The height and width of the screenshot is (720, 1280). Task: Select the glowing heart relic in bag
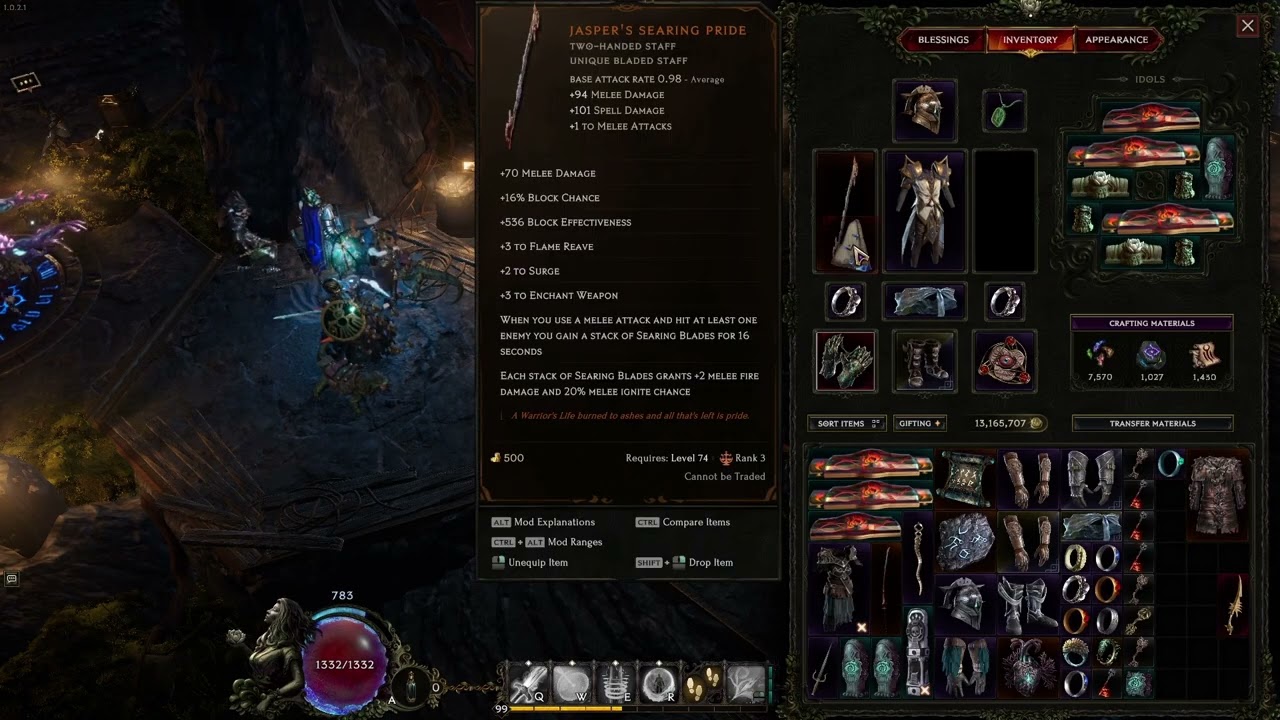(x=1028, y=665)
